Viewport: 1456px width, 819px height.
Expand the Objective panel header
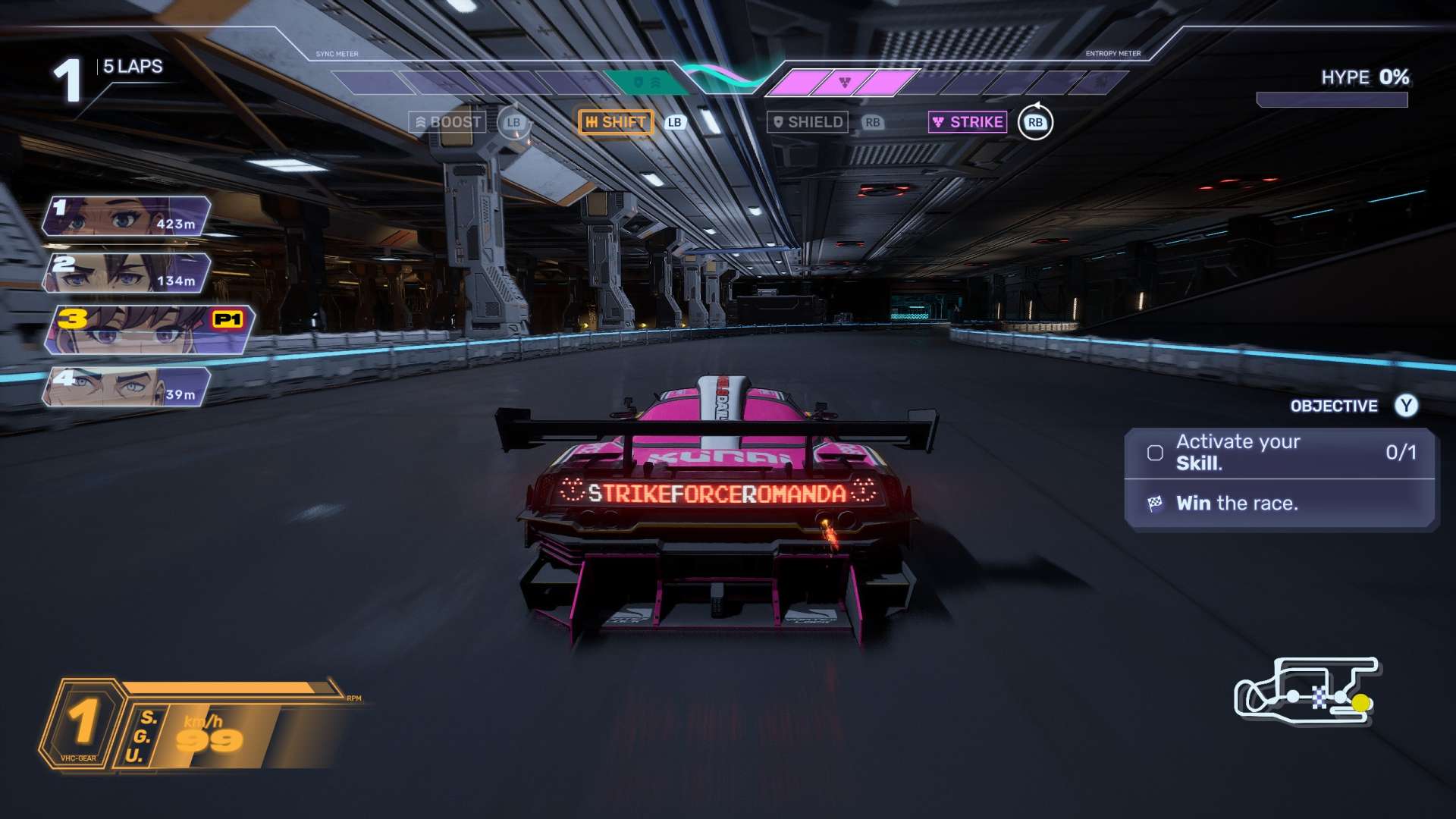(1334, 406)
